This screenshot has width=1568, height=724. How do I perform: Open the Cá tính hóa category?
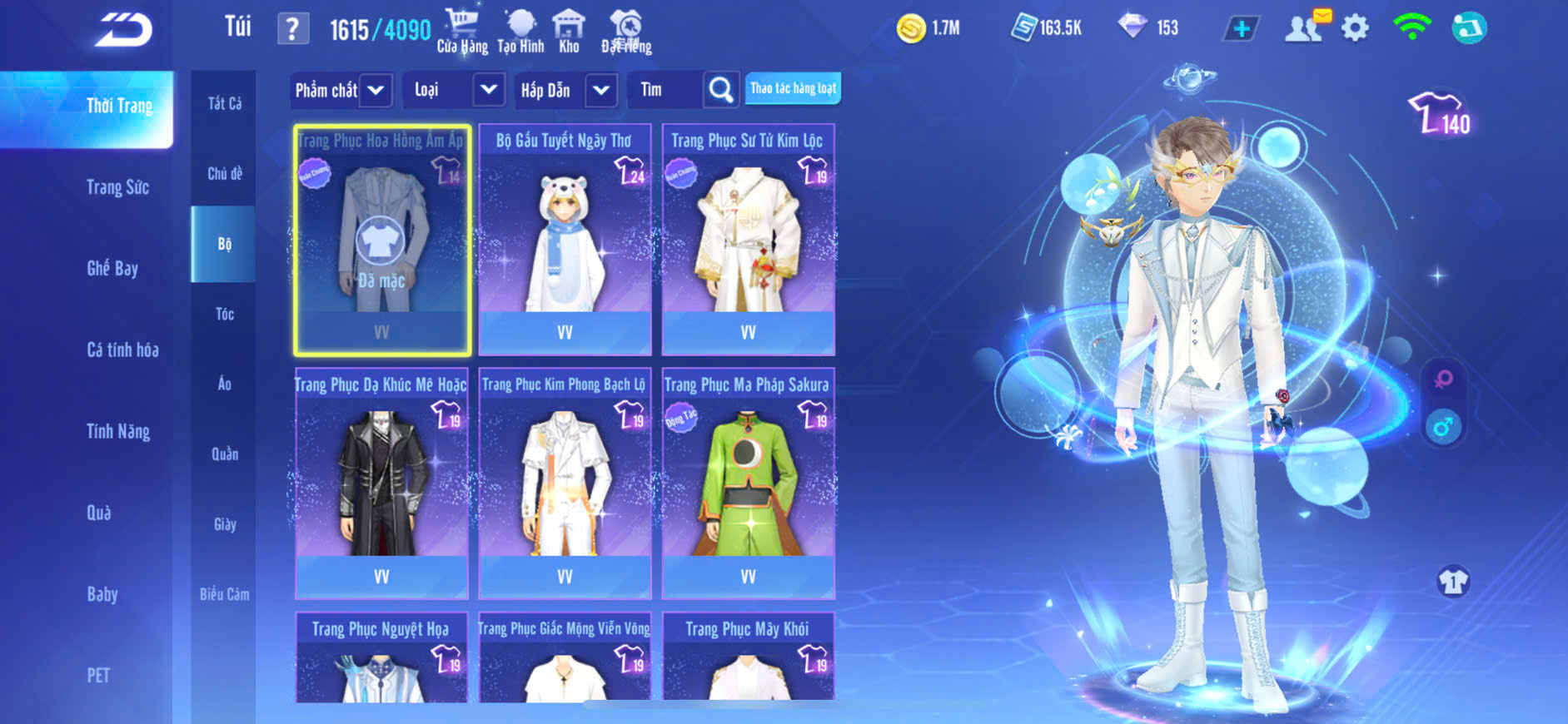click(x=122, y=350)
